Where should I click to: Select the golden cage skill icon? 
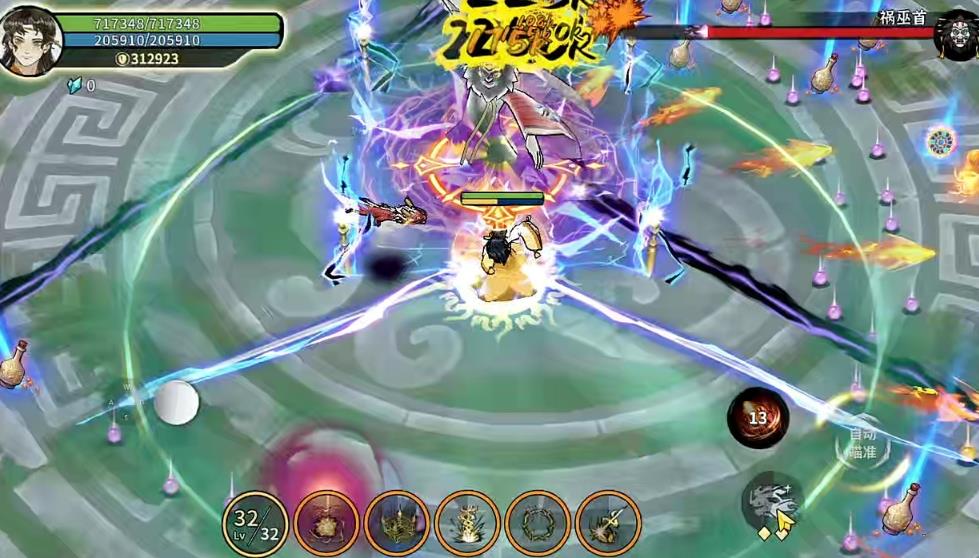coord(397,522)
